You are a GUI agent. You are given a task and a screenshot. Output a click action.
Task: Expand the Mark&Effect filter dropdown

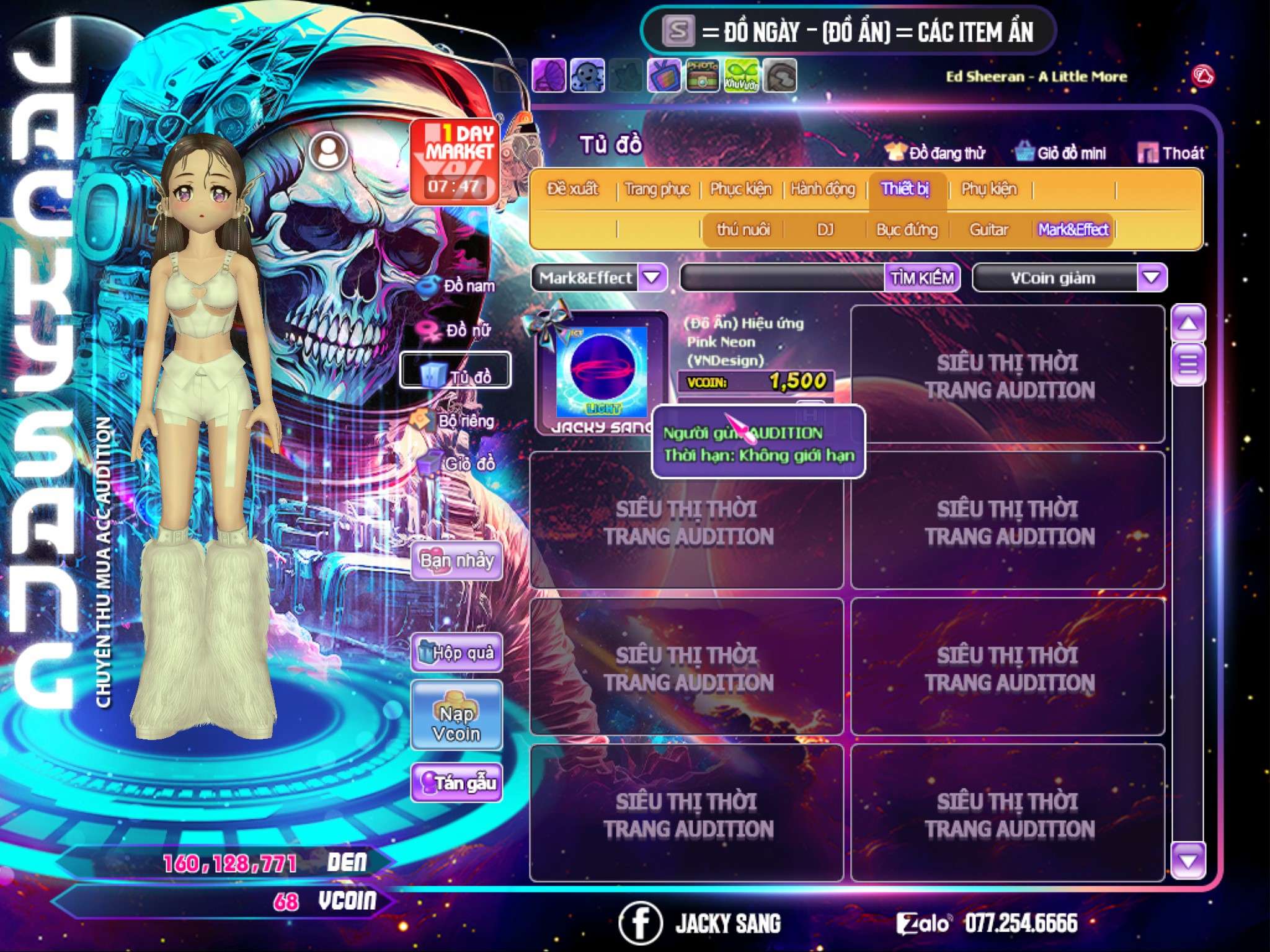(652, 278)
